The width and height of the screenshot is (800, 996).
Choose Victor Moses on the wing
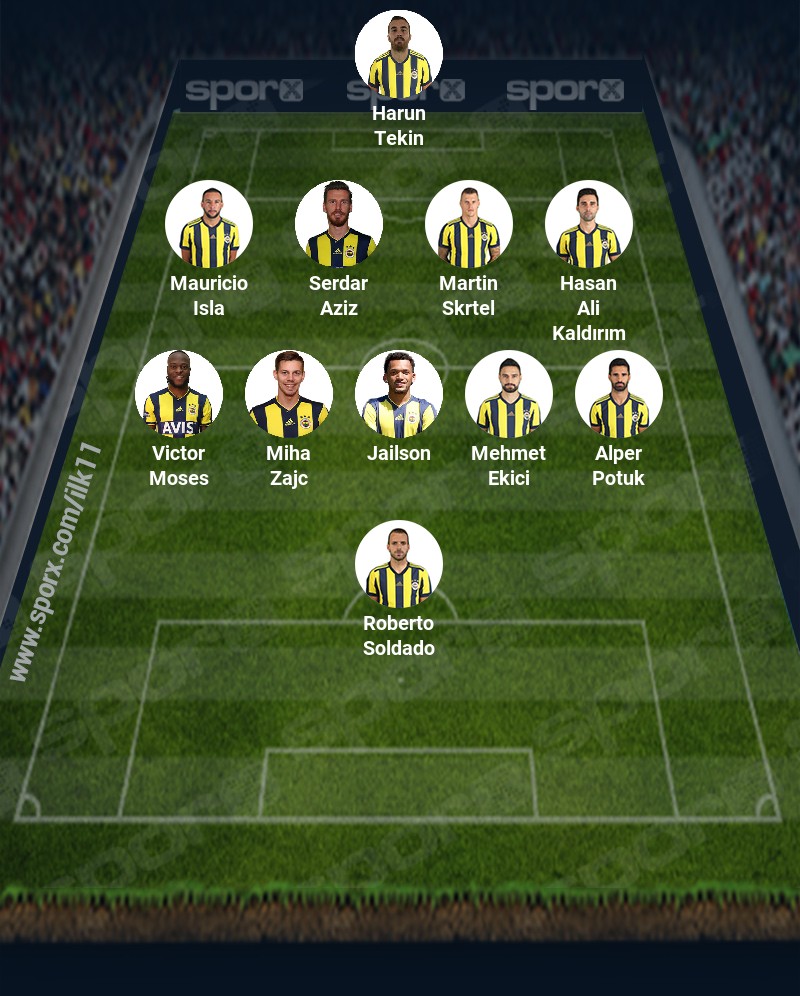pyautogui.click(x=179, y=394)
